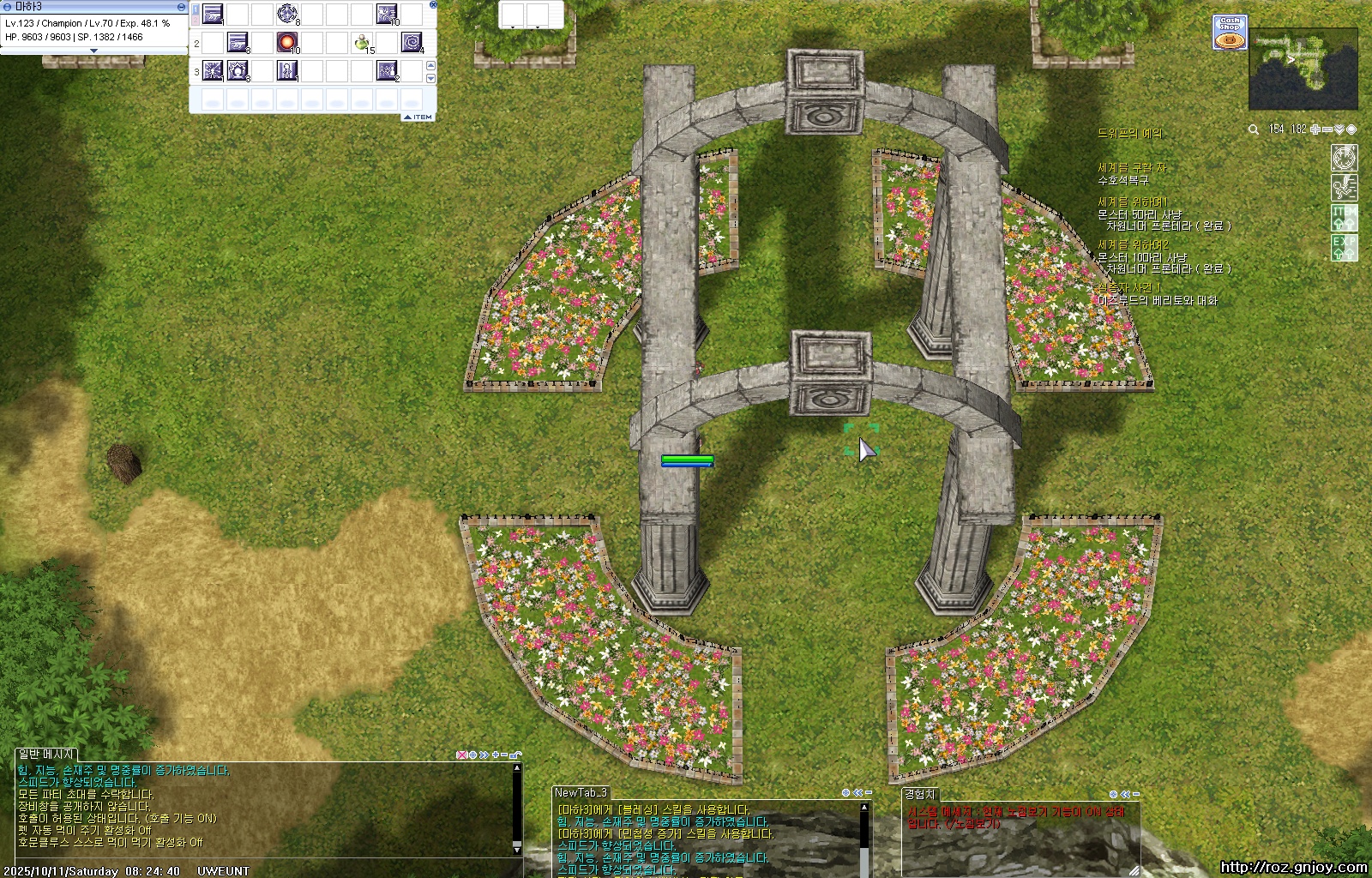1372x878 pixels.
Task: Open the 경험치 chat tab
Action: point(920,794)
